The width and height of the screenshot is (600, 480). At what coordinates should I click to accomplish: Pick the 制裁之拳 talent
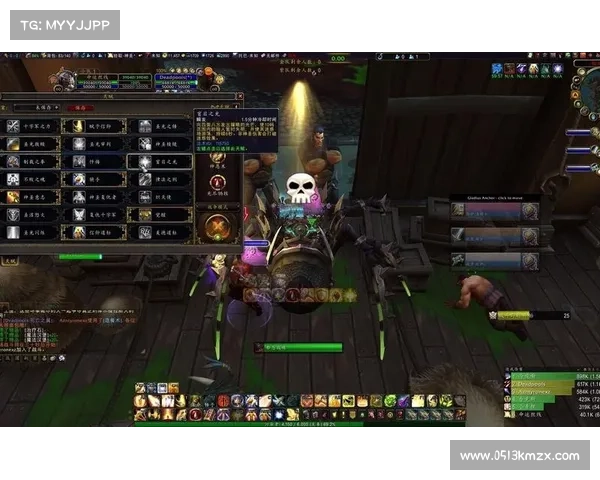click(33, 161)
